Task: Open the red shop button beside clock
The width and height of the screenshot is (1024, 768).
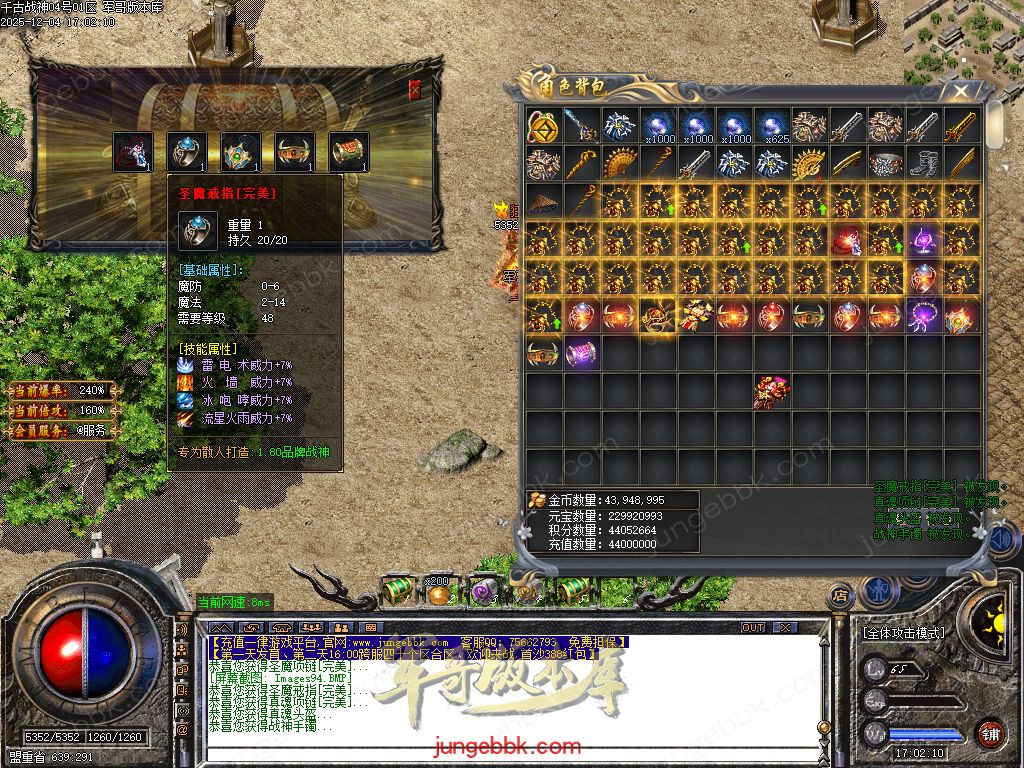Action: [990, 732]
